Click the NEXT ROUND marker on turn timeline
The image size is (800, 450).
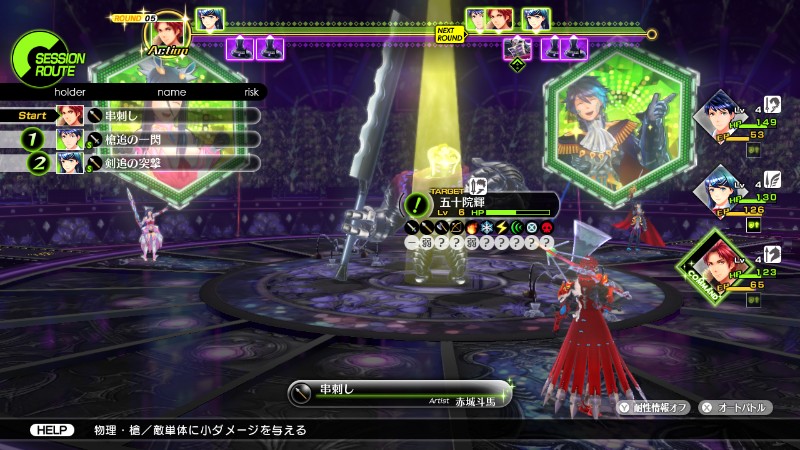(449, 33)
